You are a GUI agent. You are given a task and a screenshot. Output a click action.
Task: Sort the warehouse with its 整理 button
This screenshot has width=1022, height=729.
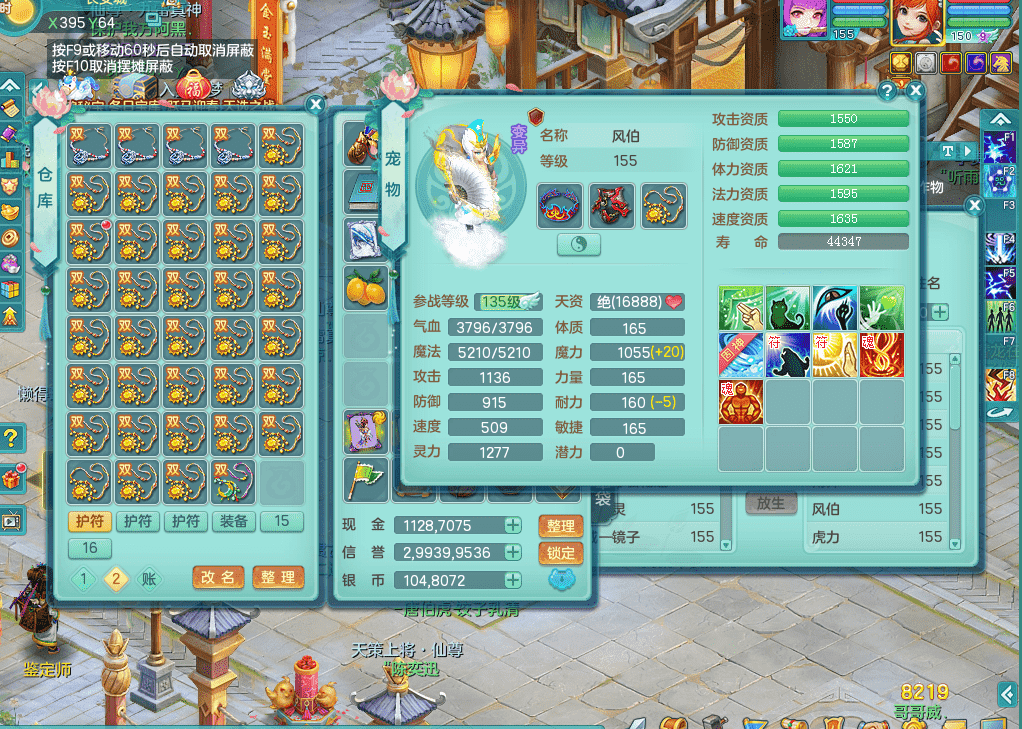[278, 578]
